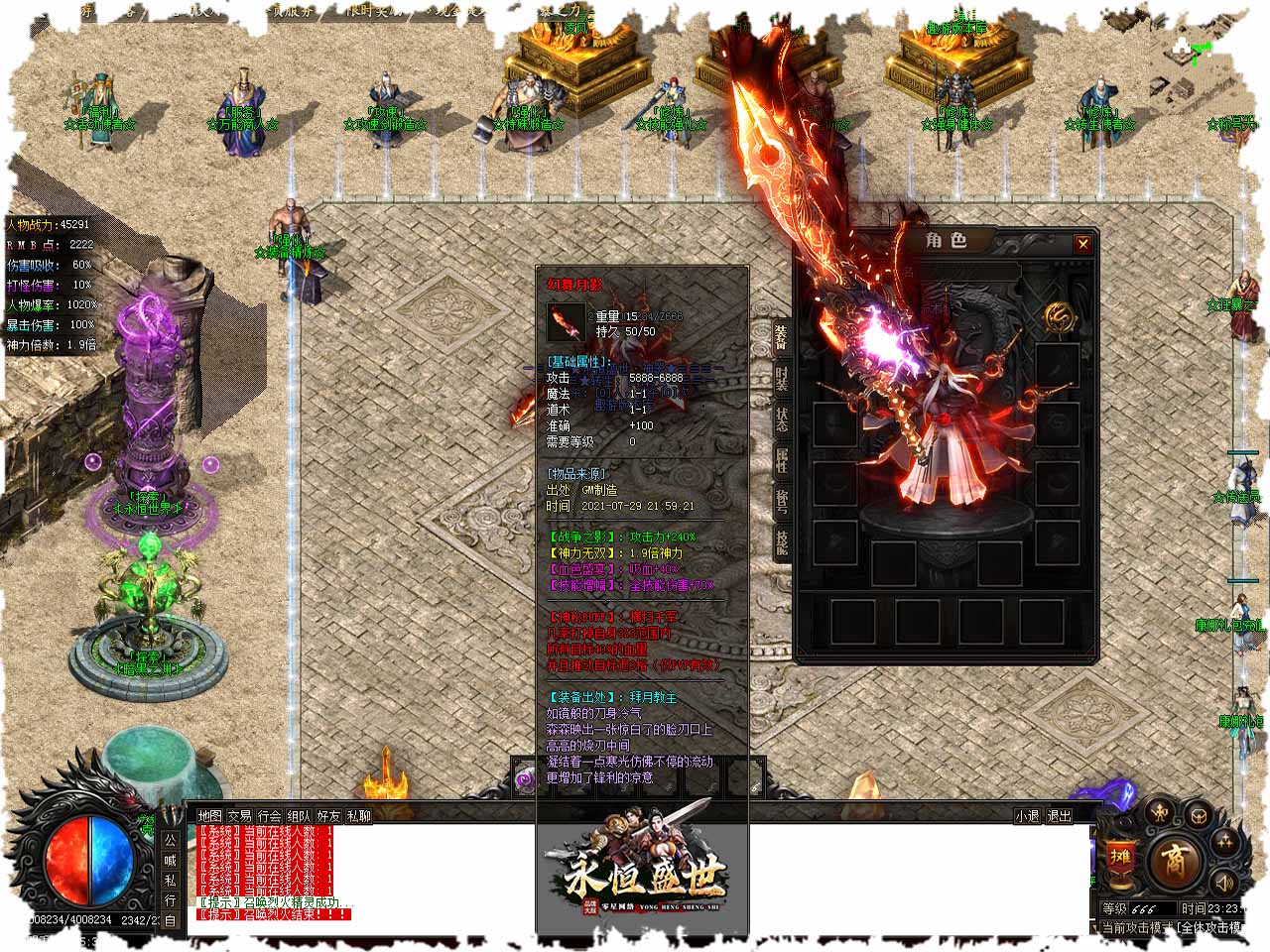Click the 退出 exit game button
Image resolution: width=1270 pixels, height=952 pixels.
pos(1059,816)
